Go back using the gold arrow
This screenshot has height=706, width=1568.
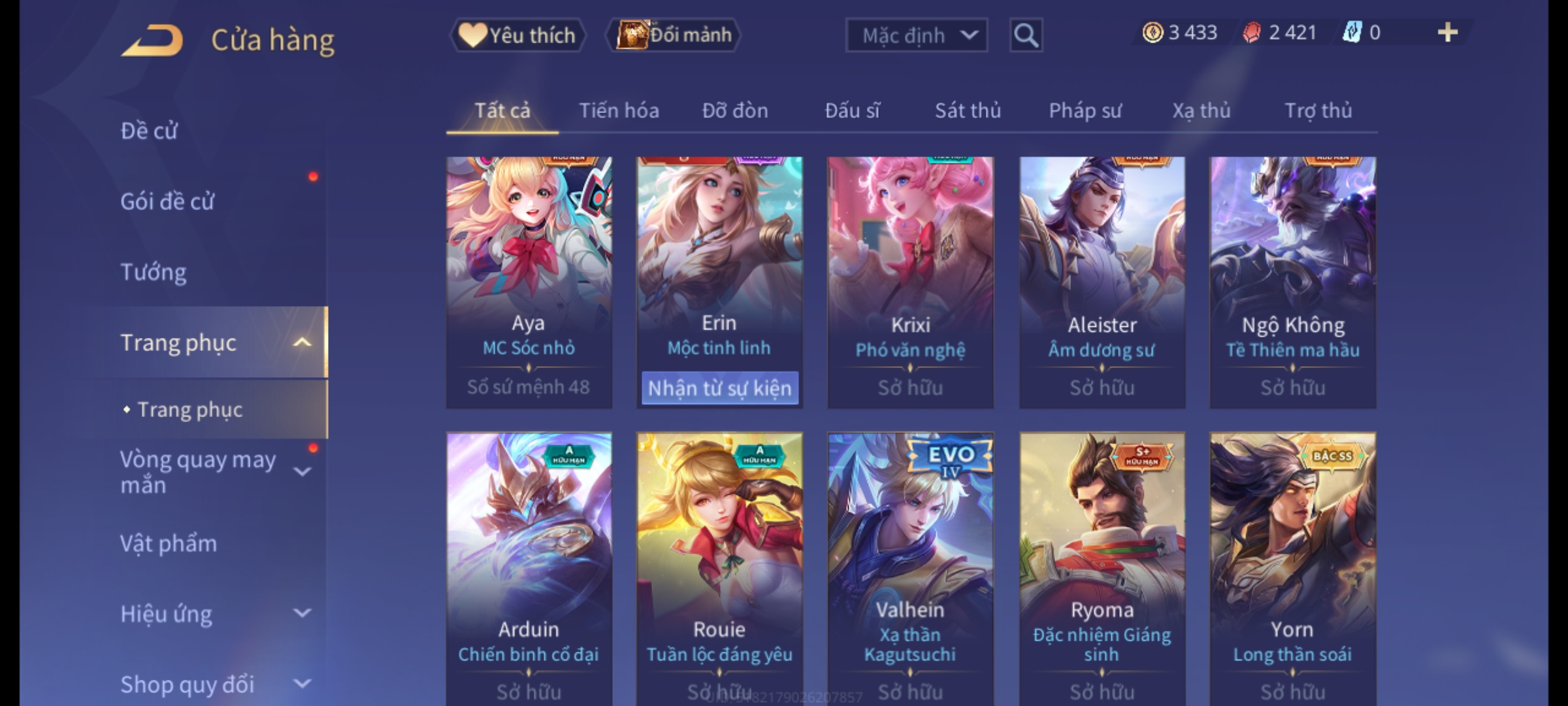152,41
